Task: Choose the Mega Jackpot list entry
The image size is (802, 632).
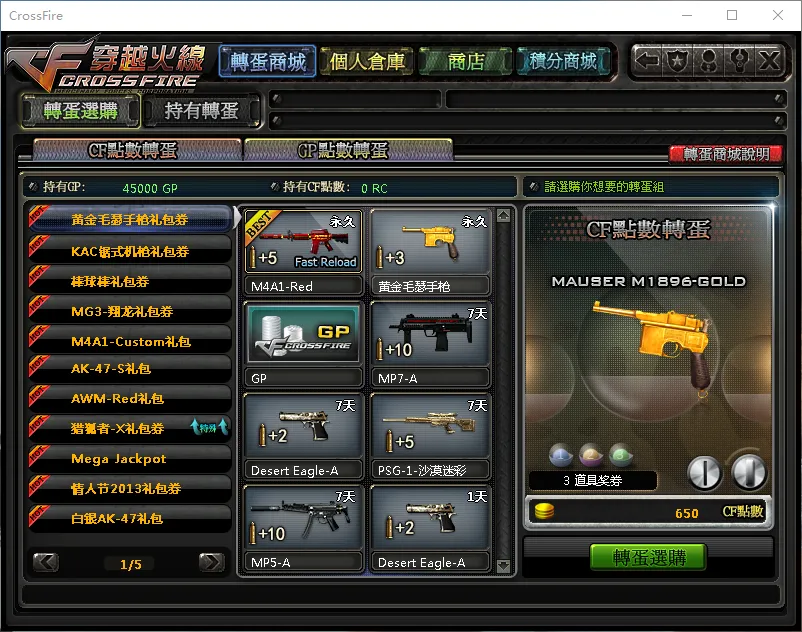Action: click(118, 458)
